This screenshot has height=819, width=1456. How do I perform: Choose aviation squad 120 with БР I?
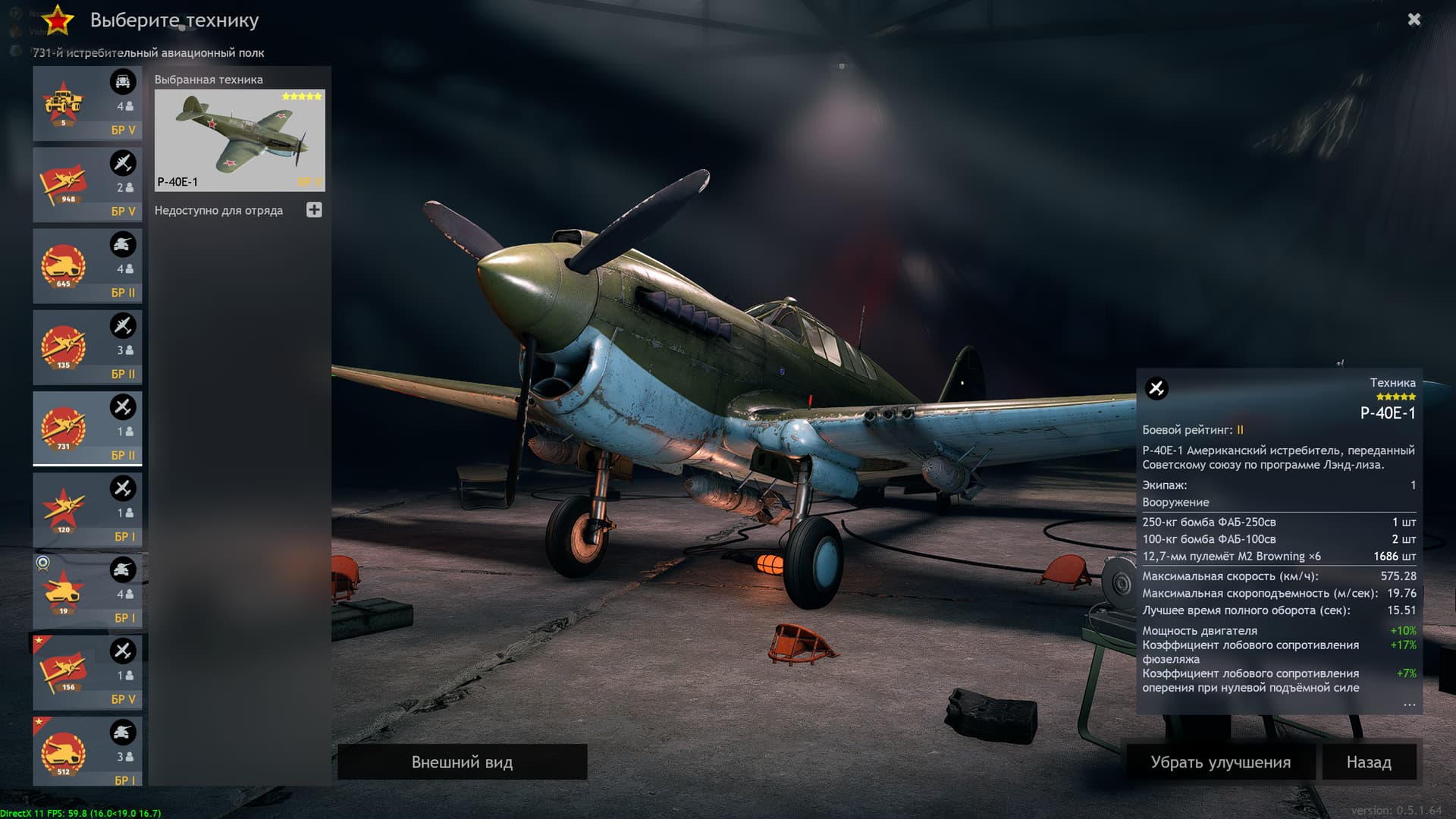[x=87, y=510]
